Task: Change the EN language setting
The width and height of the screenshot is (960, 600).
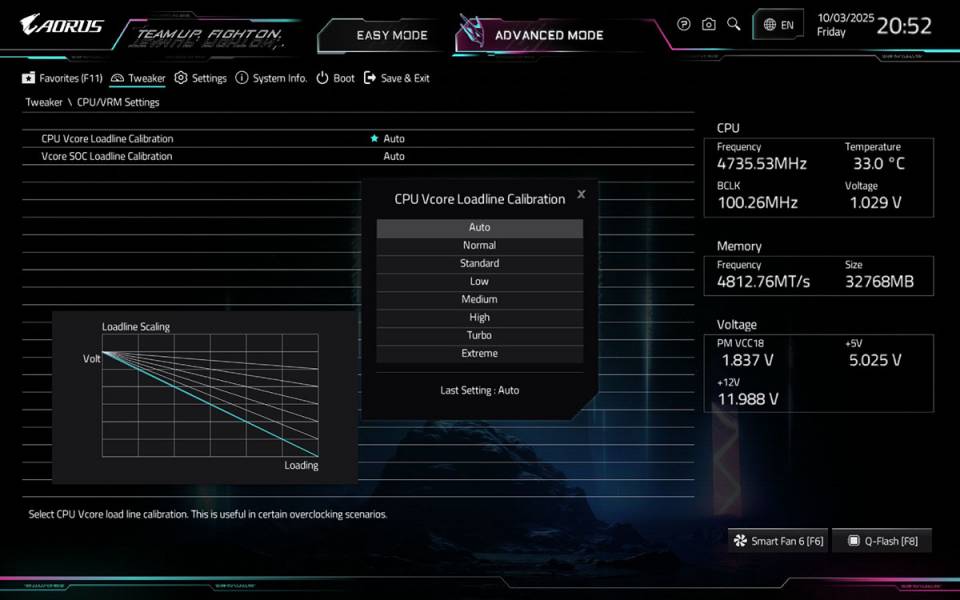Action: 778,25
